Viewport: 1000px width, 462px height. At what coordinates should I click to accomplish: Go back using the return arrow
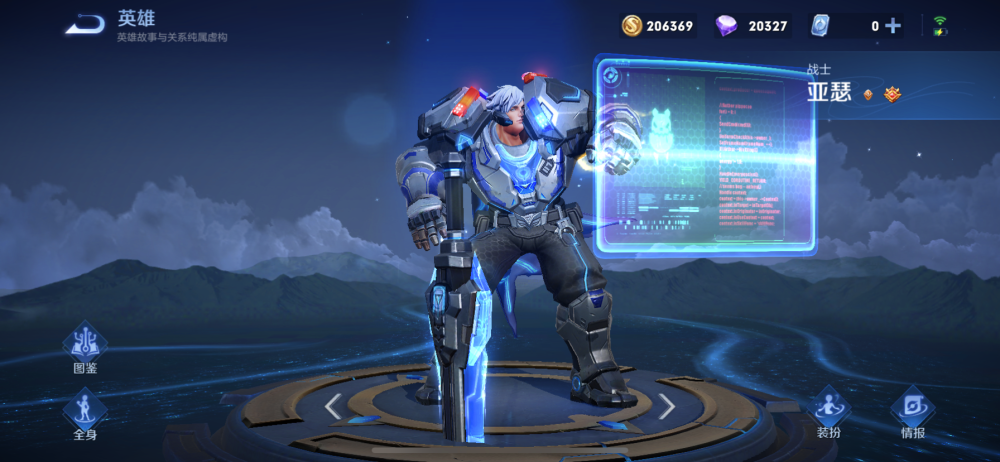pos(85,24)
